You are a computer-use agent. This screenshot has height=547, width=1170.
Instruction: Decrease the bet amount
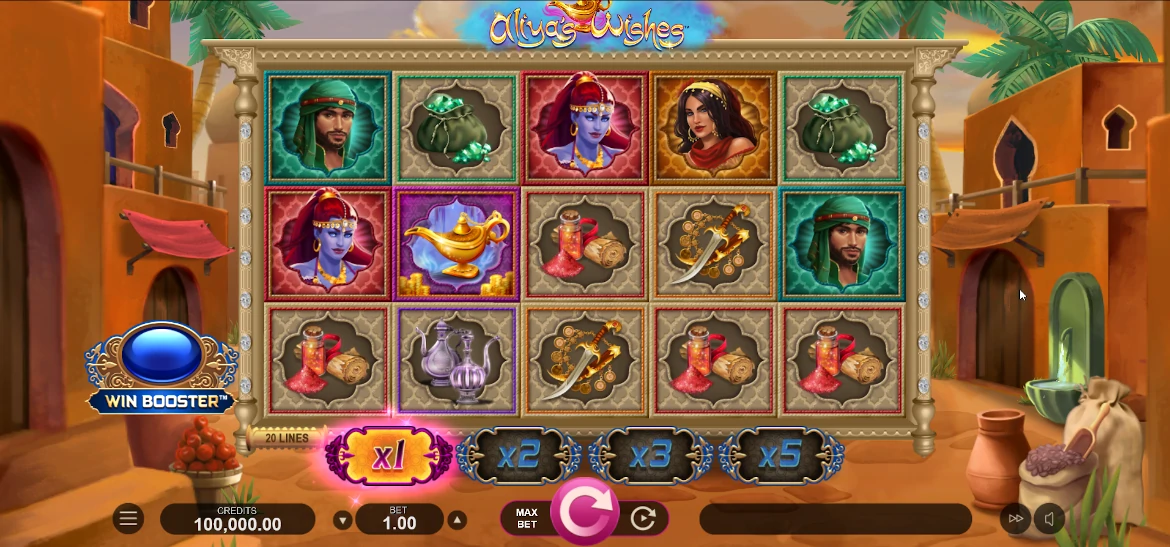(343, 520)
